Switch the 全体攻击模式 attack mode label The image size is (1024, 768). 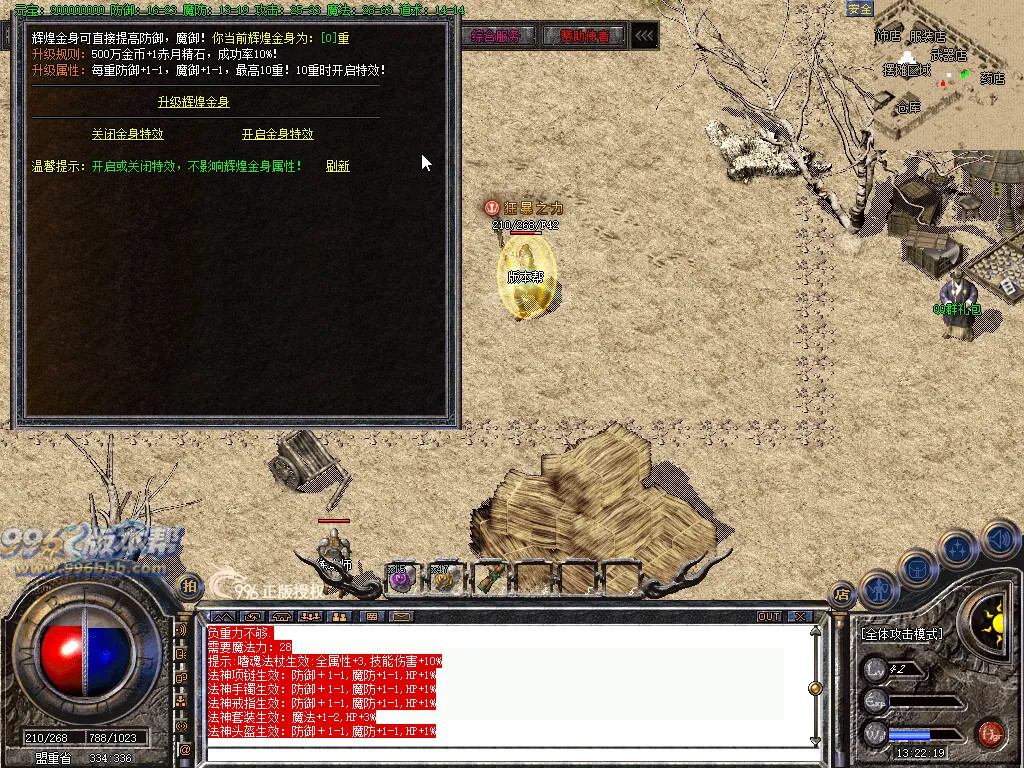[x=902, y=634]
